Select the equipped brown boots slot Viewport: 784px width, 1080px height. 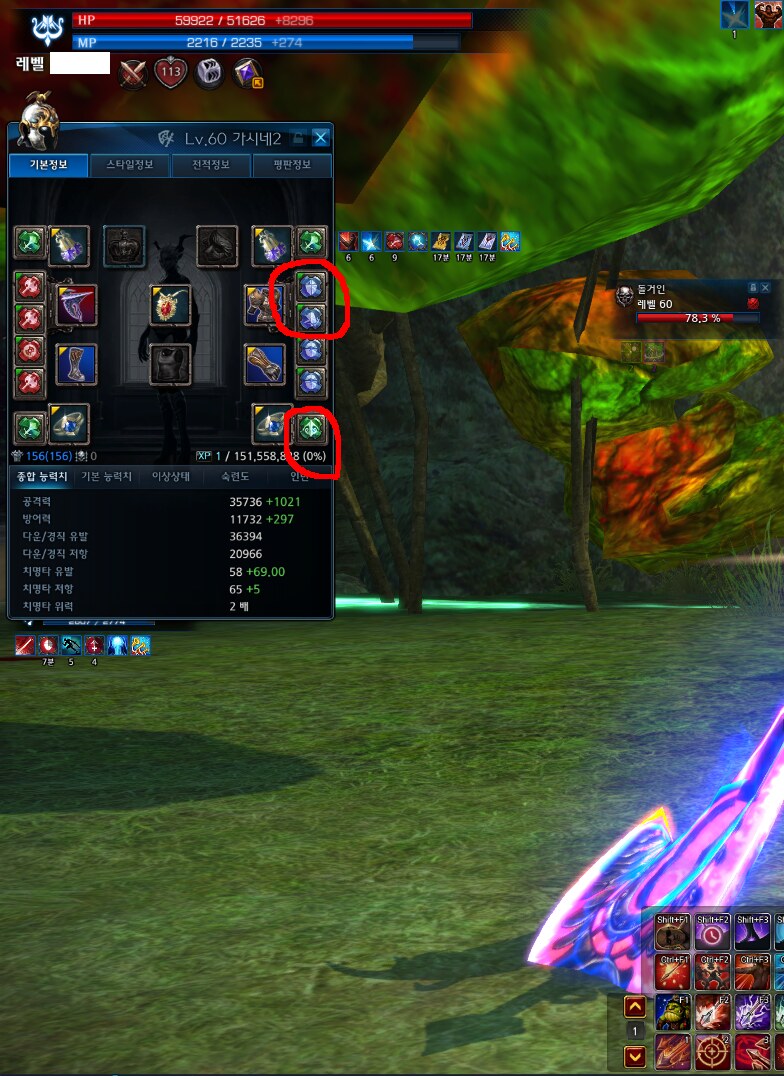coord(76,365)
